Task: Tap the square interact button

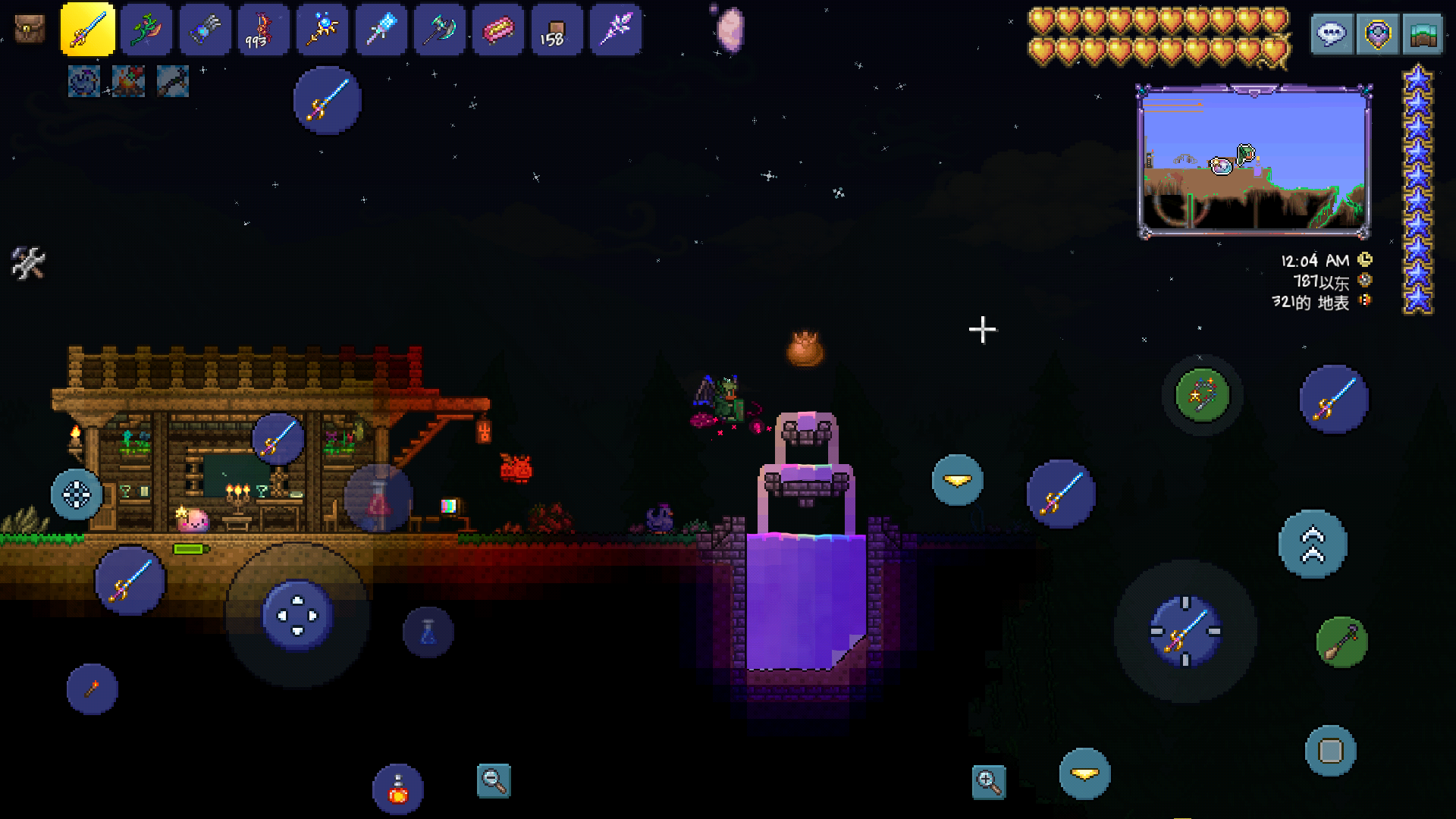Action: point(1331,751)
